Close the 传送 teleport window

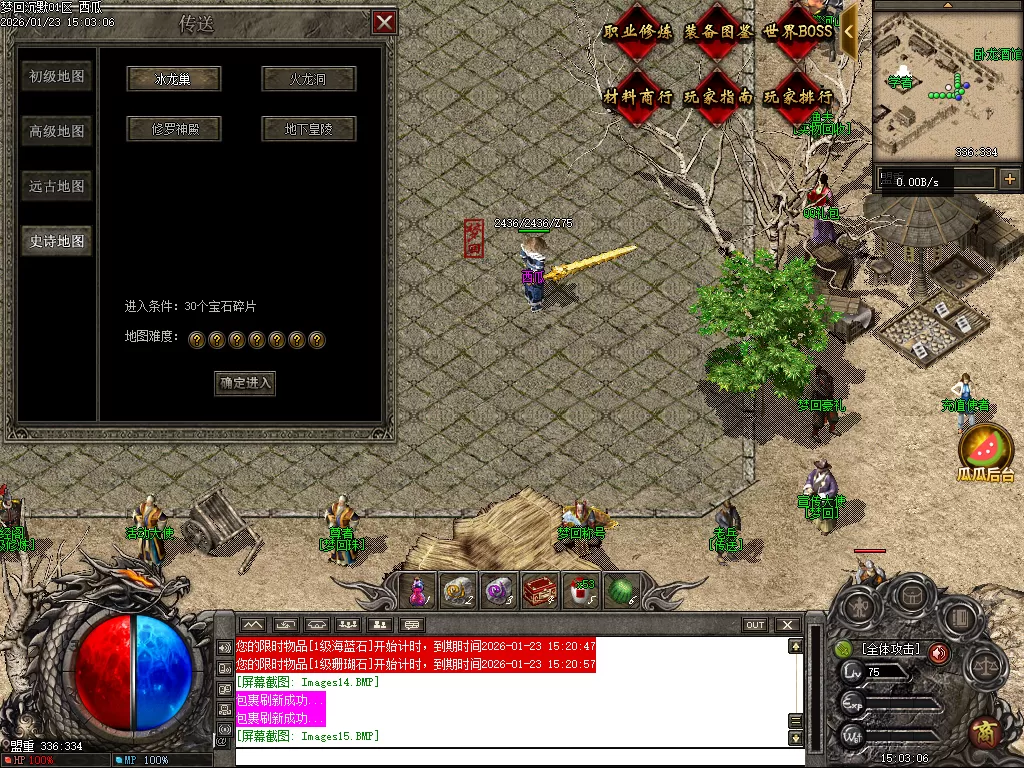click(383, 22)
